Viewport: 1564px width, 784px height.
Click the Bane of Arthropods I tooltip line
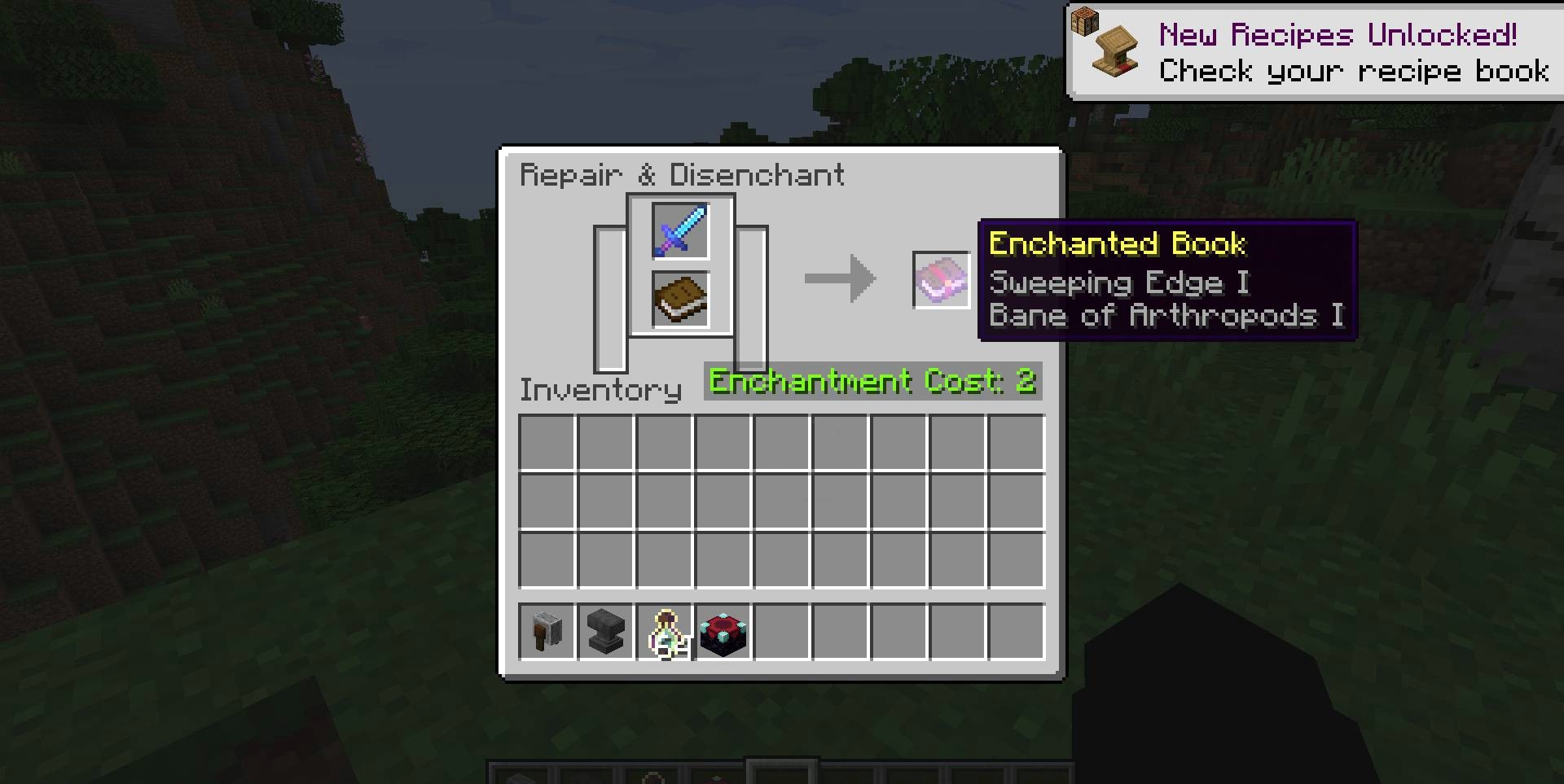(x=1166, y=315)
